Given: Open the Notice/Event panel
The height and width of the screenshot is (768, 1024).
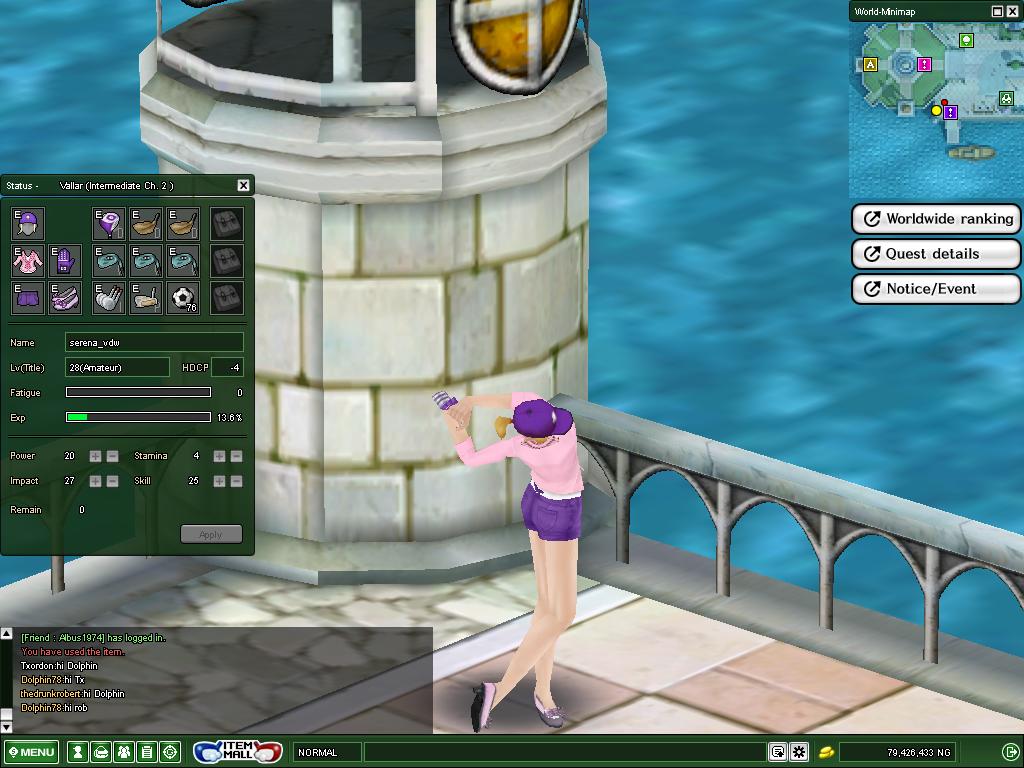Looking at the screenshot, I should pos(936,289).
